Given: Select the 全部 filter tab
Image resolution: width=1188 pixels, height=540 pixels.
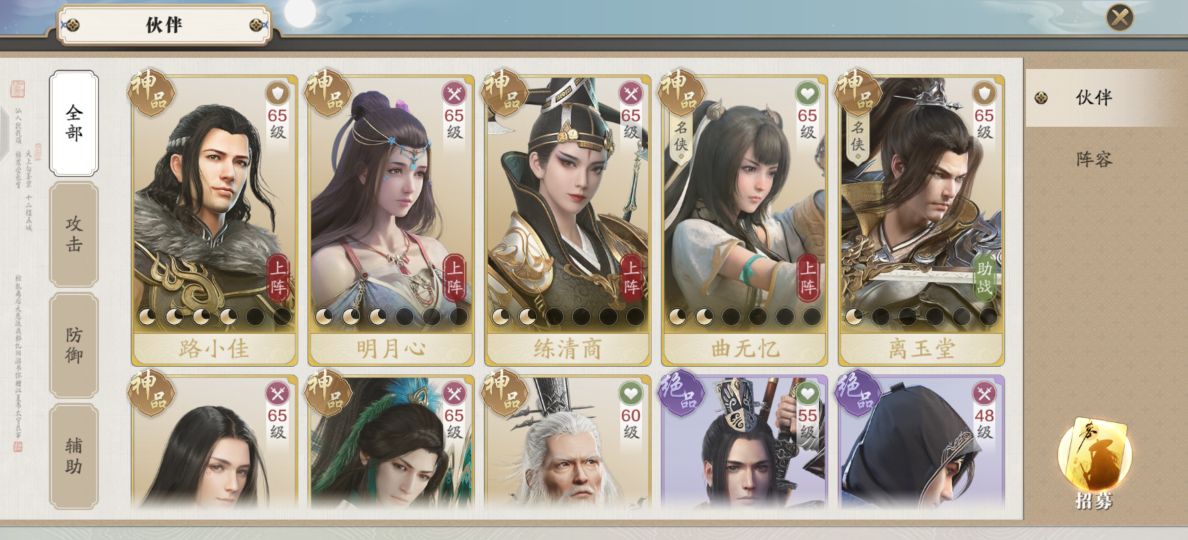Looking at the screenshot, I should pos(74,122).
